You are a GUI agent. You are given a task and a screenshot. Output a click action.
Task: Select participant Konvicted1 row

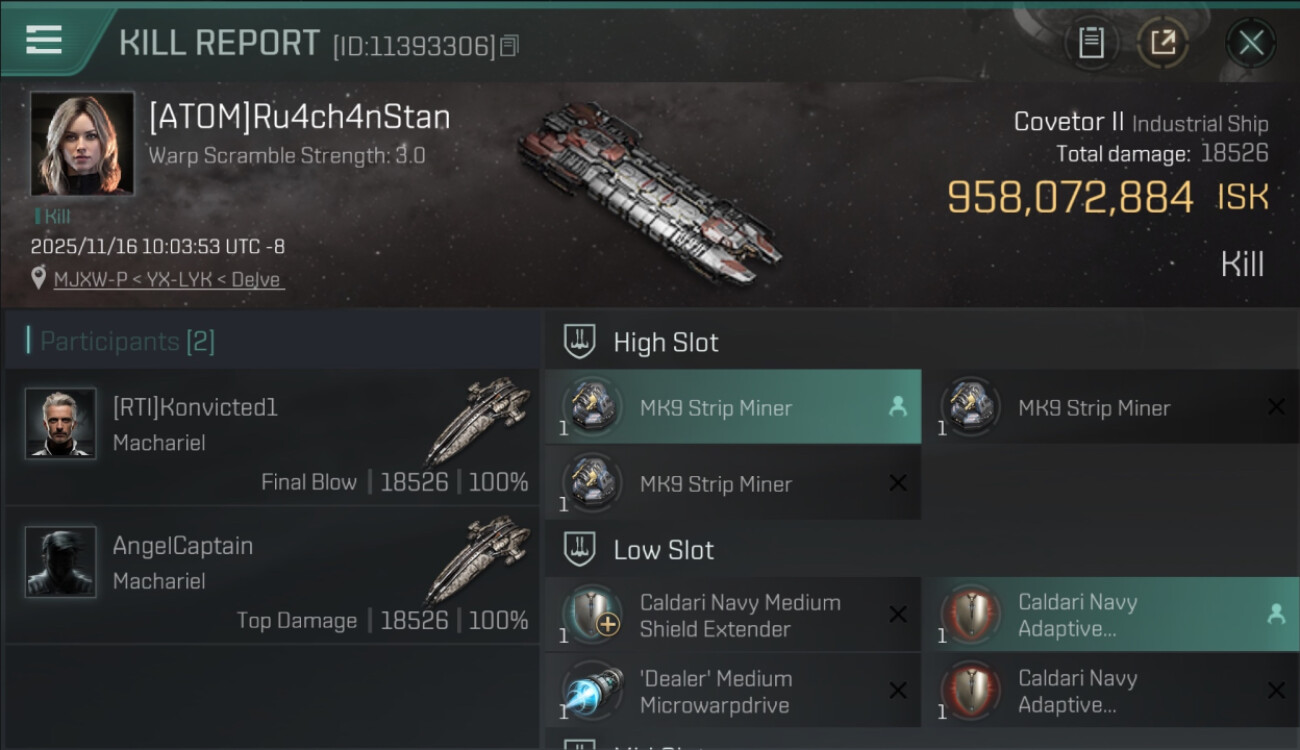pos(272,438)
